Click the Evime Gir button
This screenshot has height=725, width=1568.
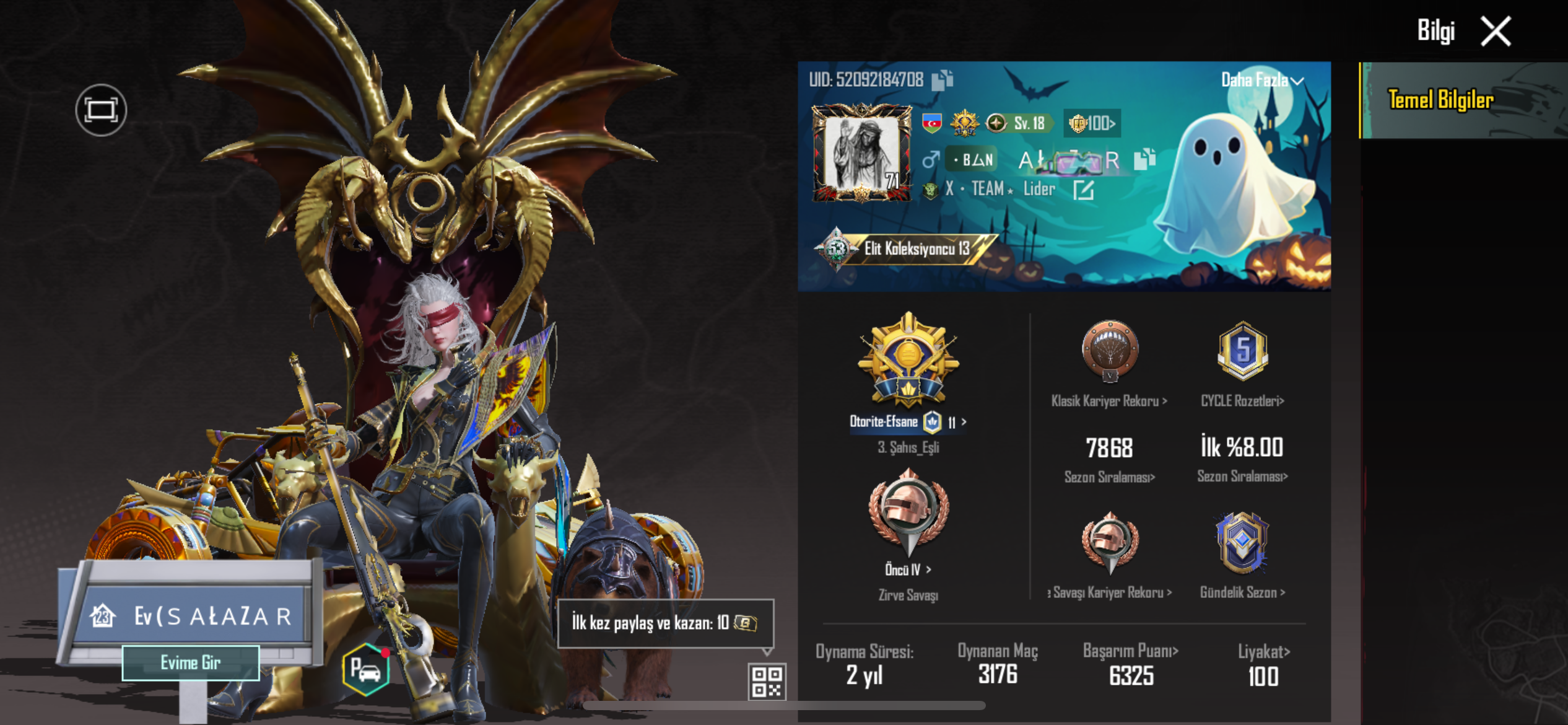click(x=191, y=662)
